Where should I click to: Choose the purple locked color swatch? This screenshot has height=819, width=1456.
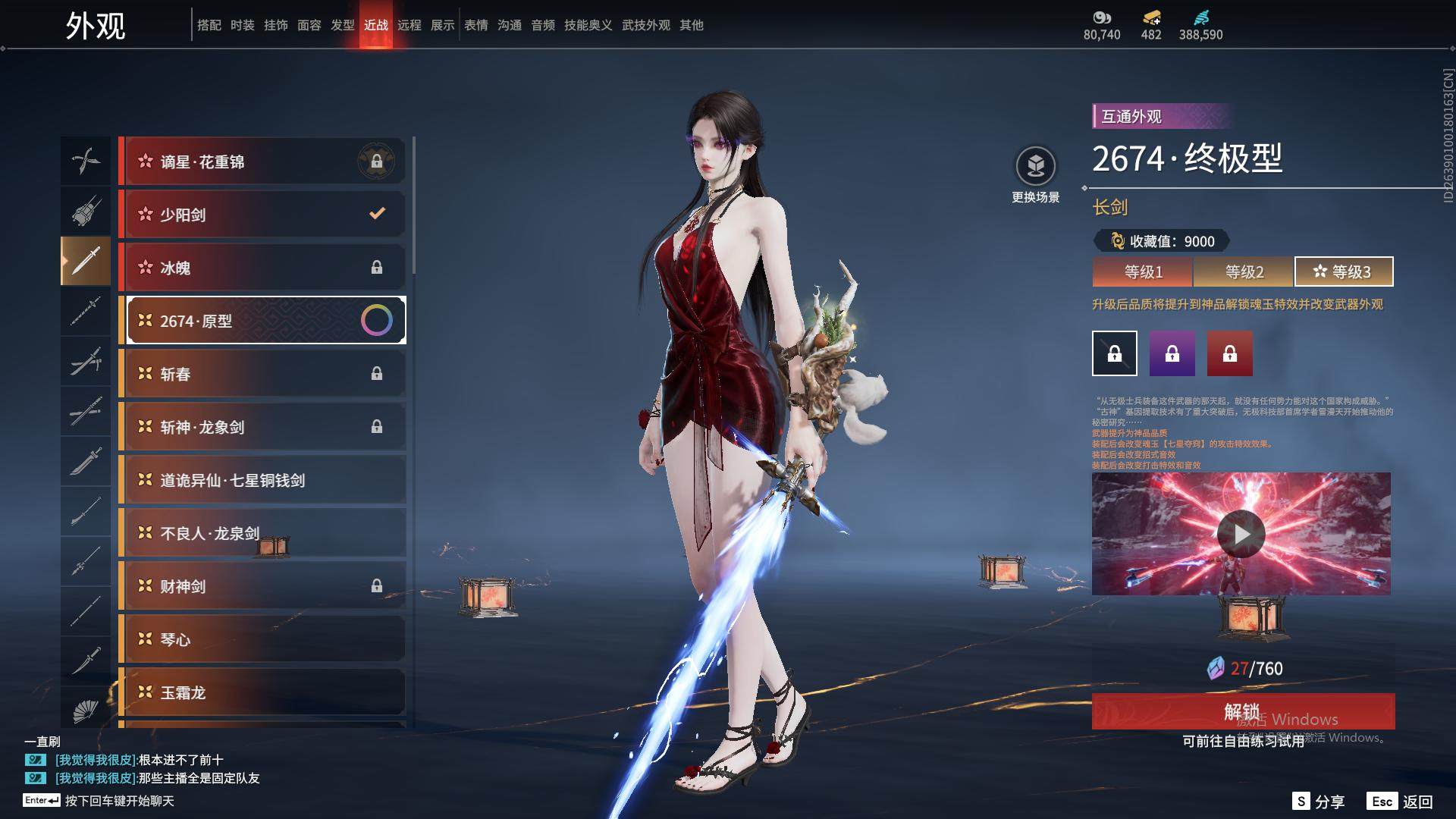(1172, 353)
